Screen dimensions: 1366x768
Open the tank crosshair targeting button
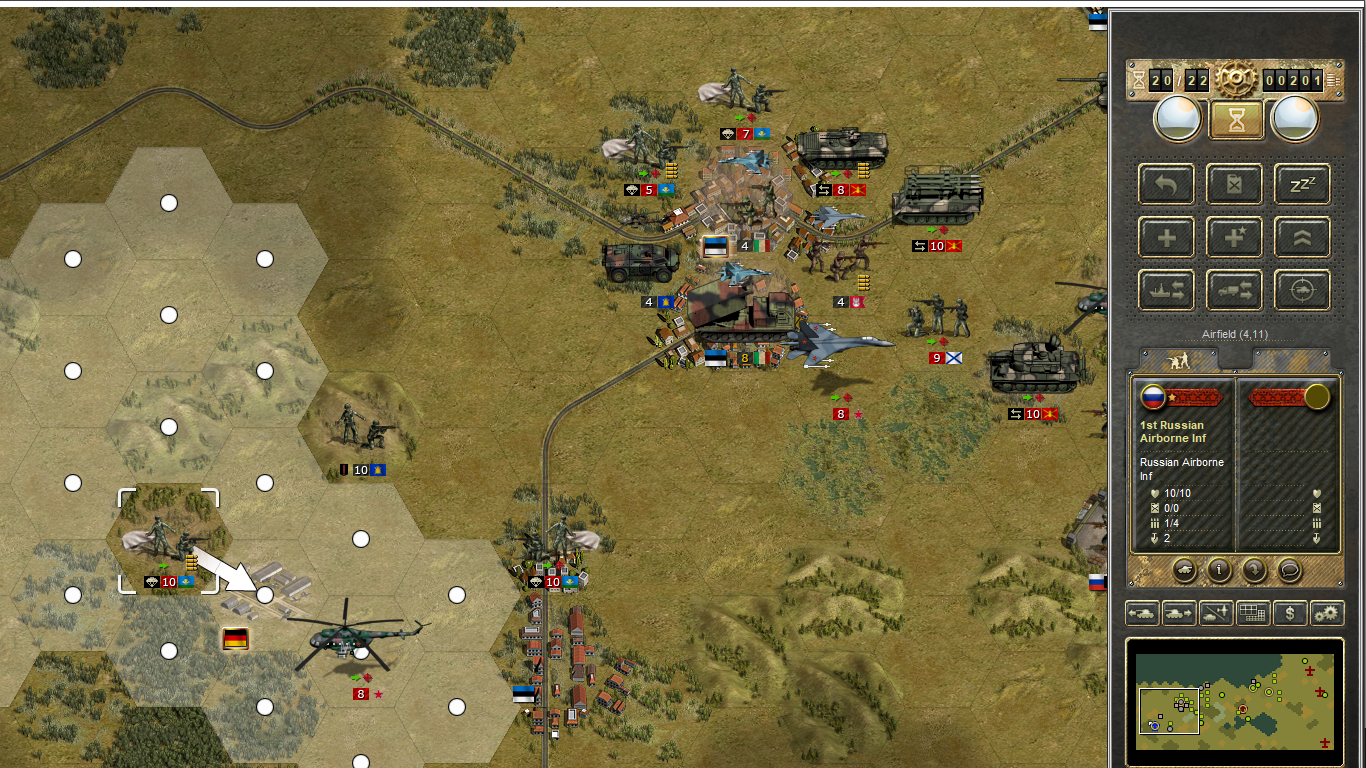[1302, 291]
